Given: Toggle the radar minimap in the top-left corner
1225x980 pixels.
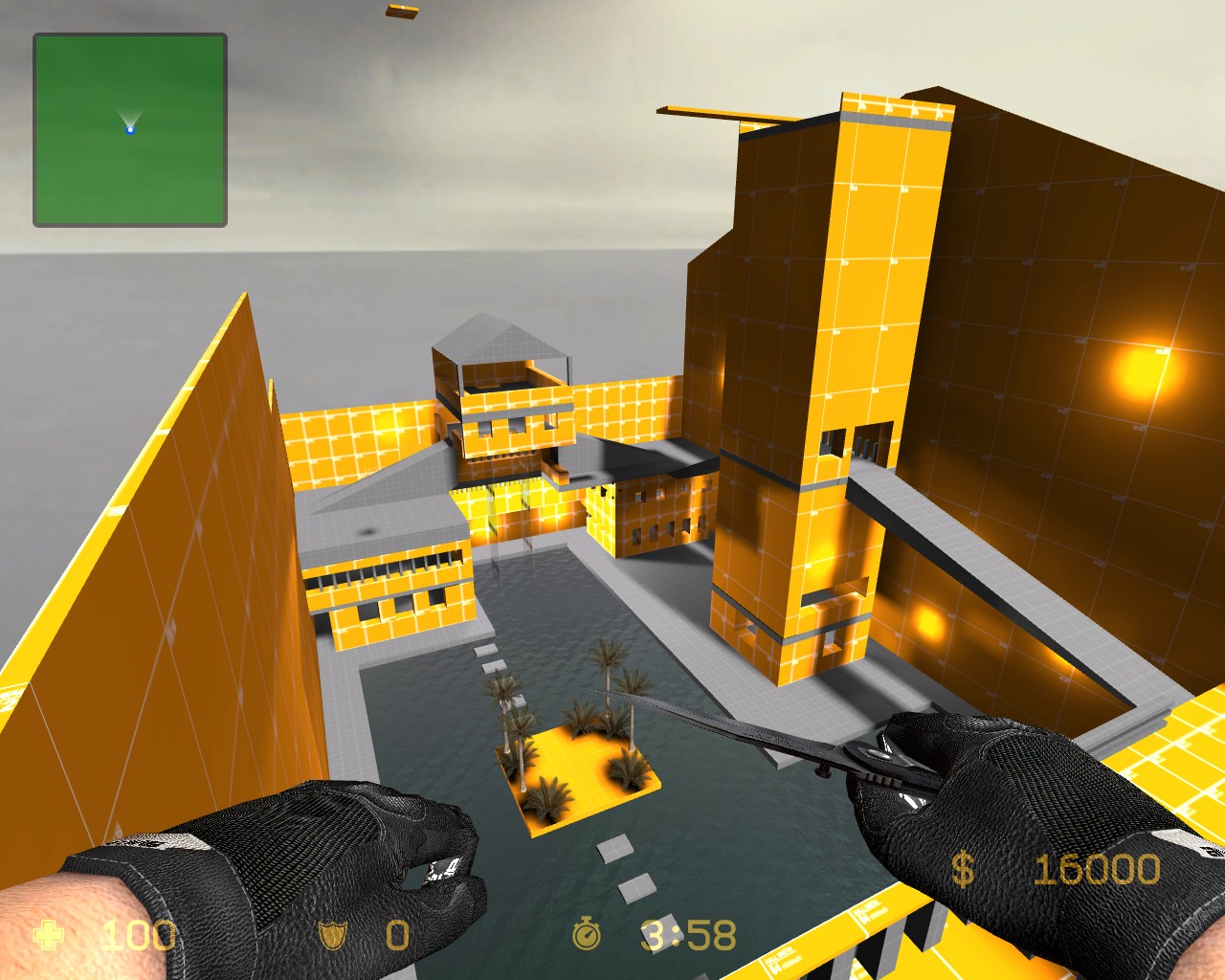Looking at the screenshot, I should [x=128, y=127].
